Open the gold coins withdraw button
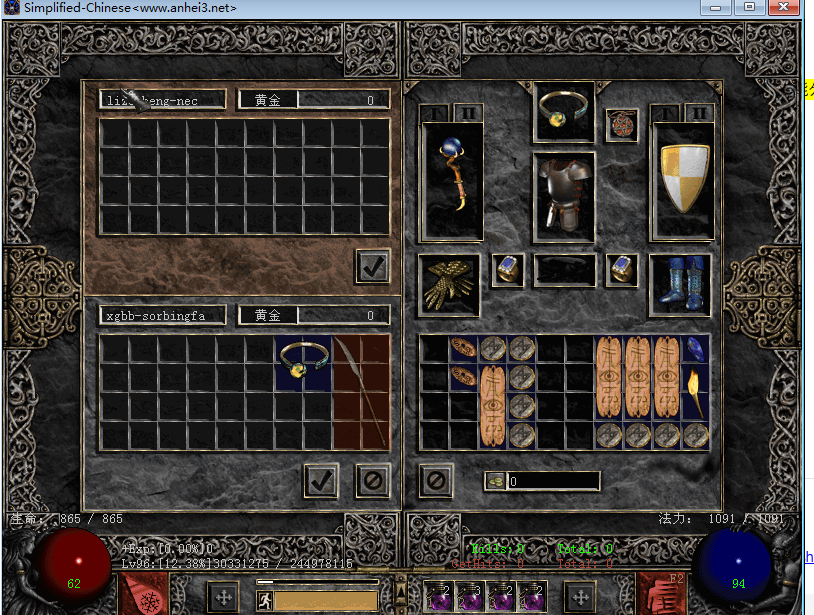The height and width of the screenshot is (615, 814). click(x=495, y=481)
